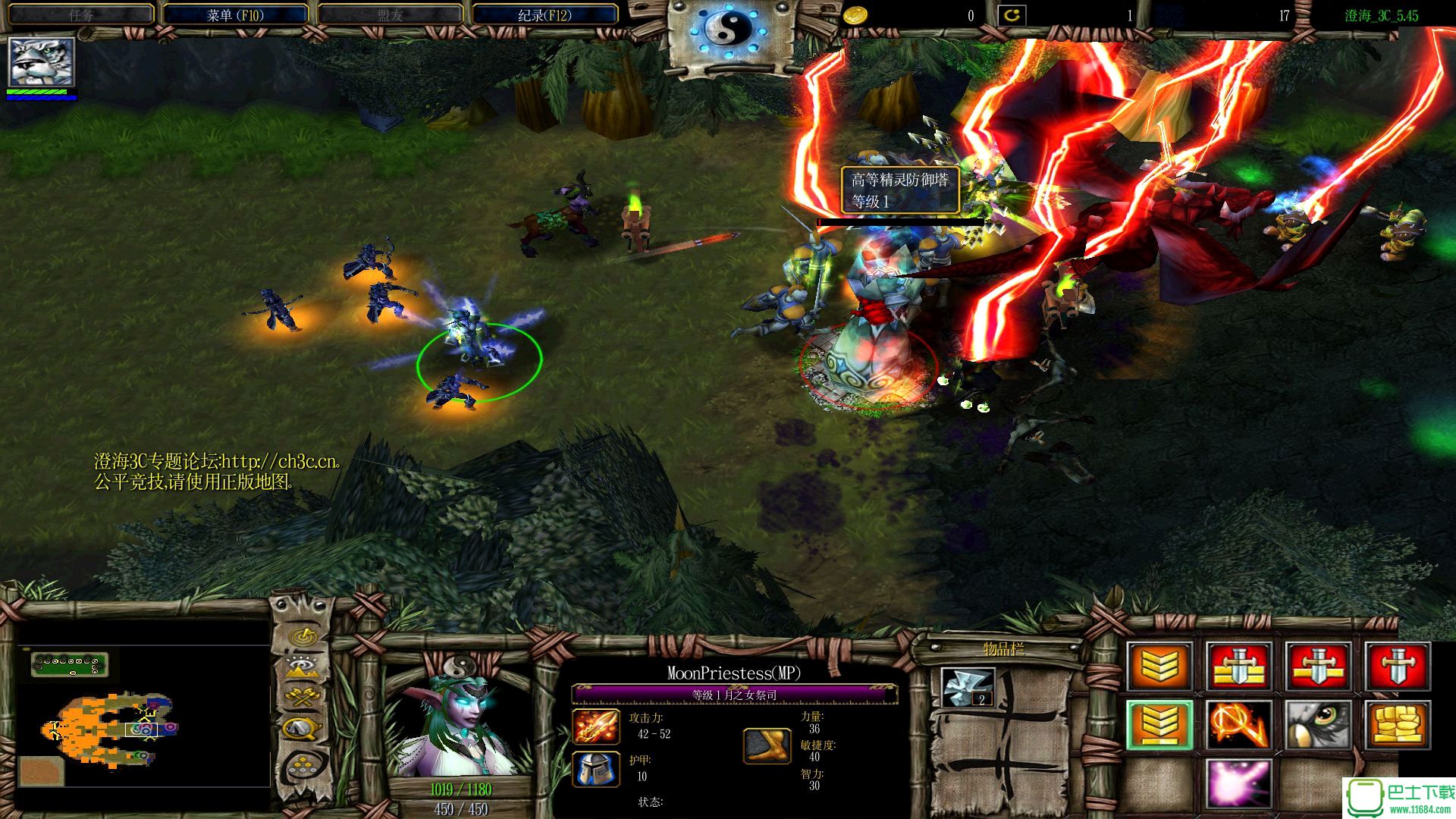1456x819 pixels.
Task: Choose the plain sword command on red
Action: [x=1398, y=667]
